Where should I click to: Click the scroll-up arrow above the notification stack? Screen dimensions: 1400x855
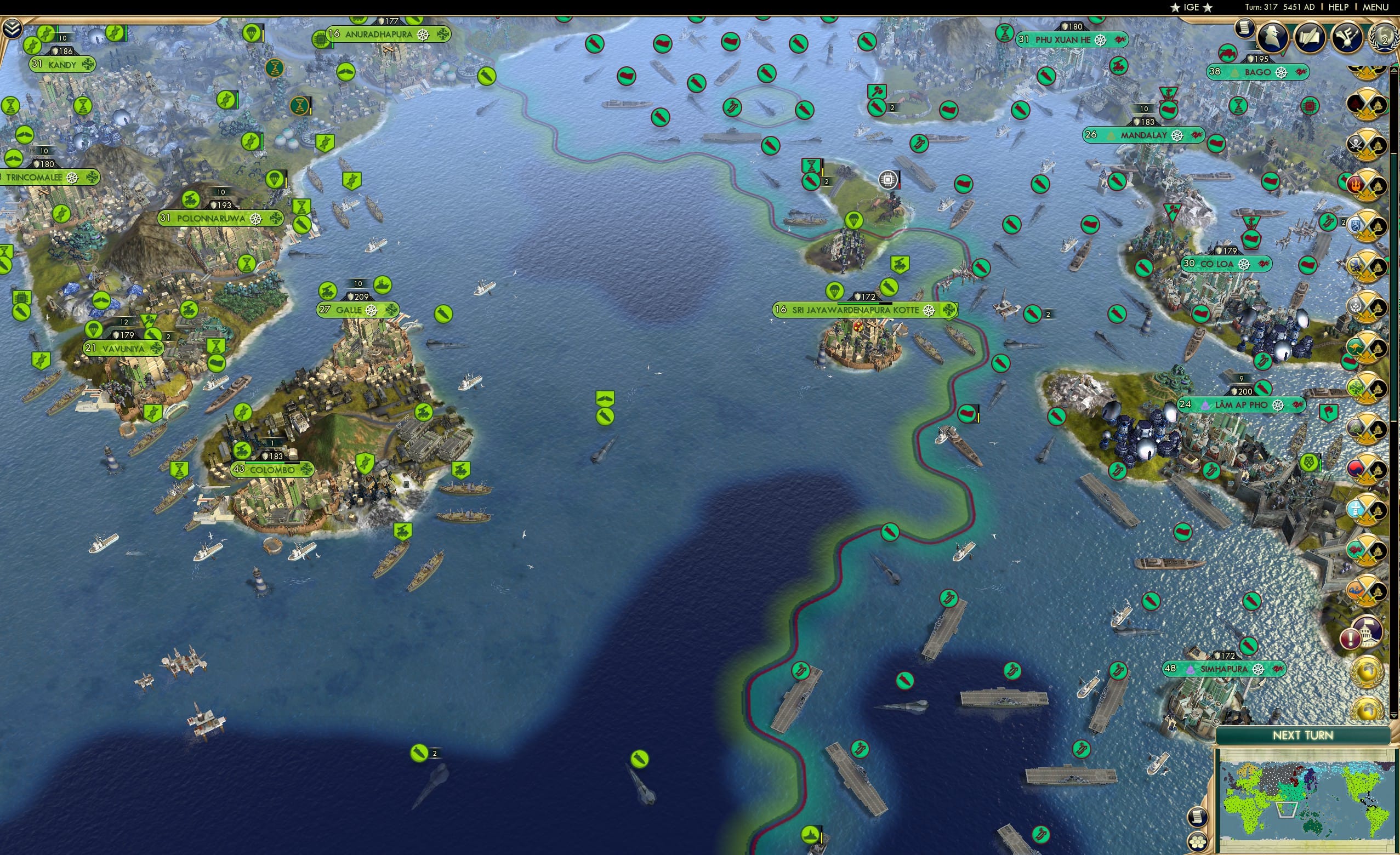pyautogui.click(x=1395, y=71)
